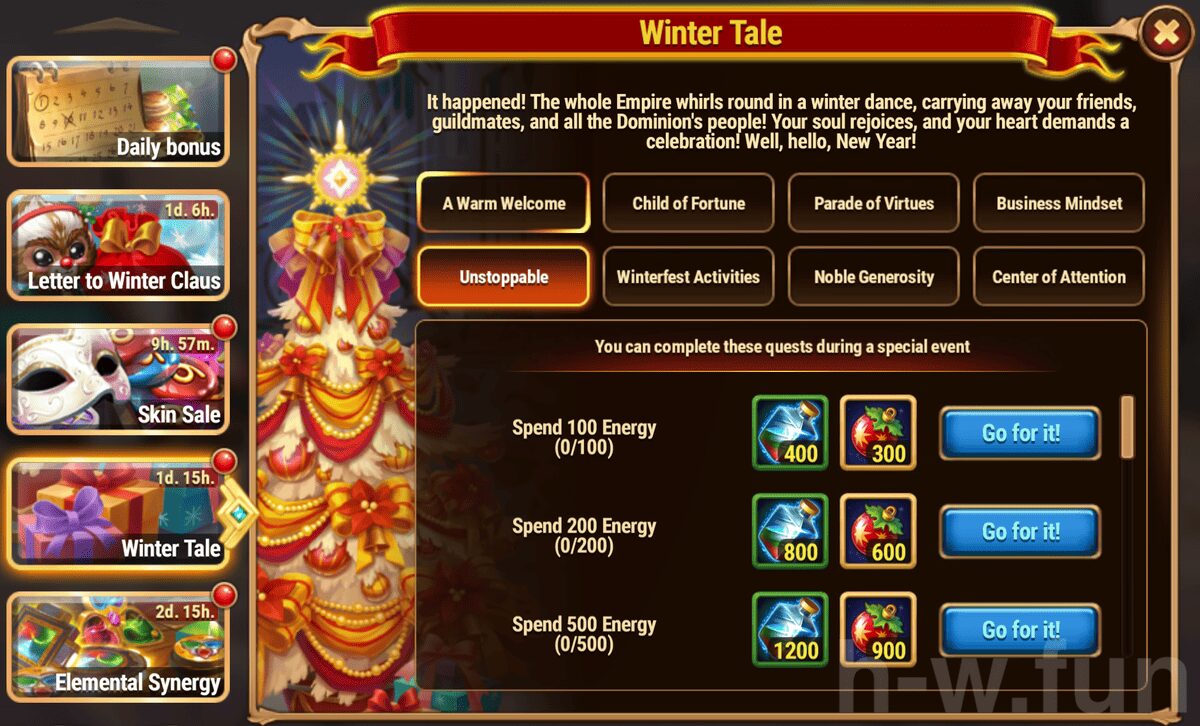Switch to Center of Attention tab

(x=1059, y=277)
